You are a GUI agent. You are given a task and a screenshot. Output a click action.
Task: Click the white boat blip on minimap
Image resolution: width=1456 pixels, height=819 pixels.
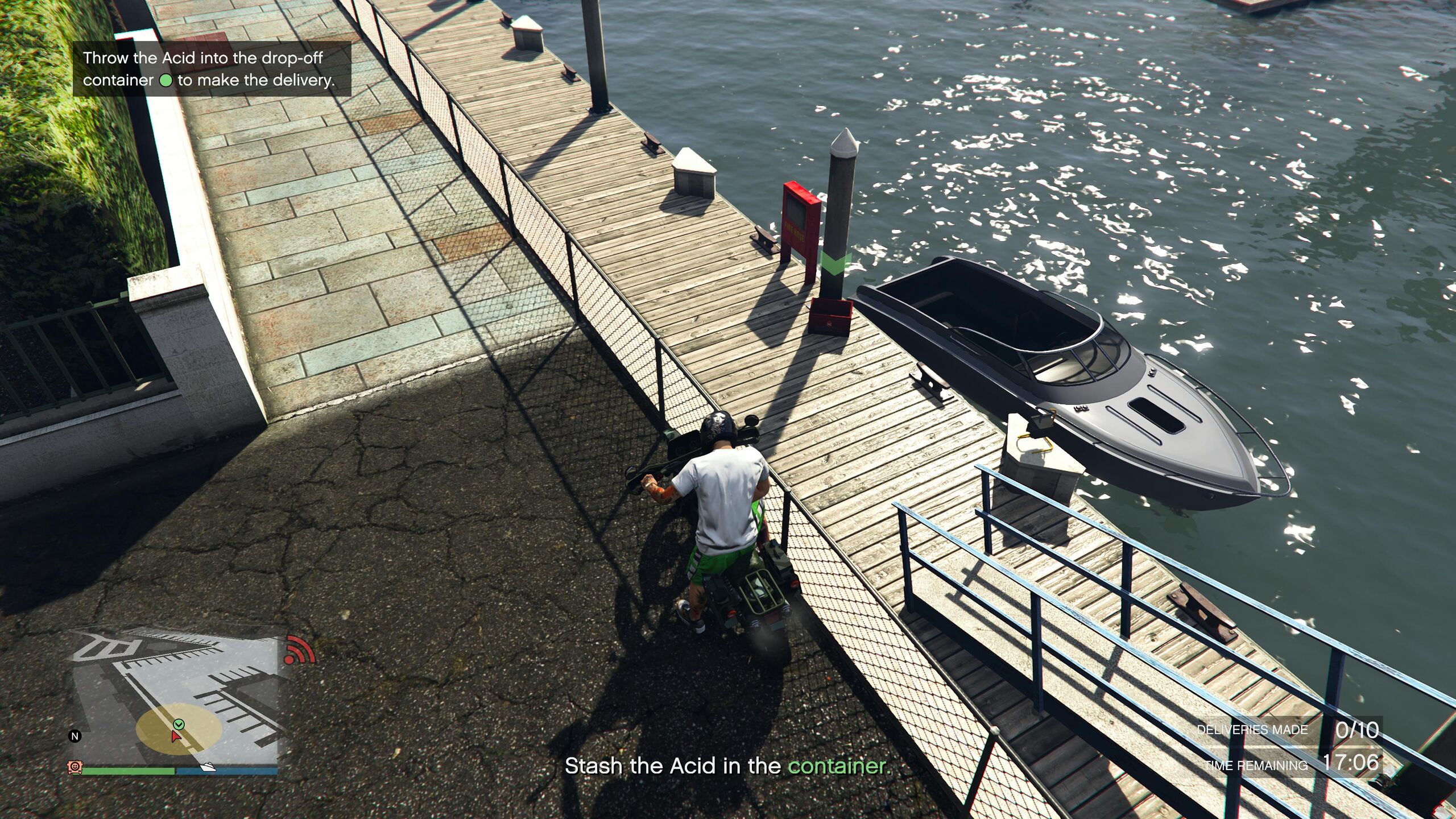[208, 767]
